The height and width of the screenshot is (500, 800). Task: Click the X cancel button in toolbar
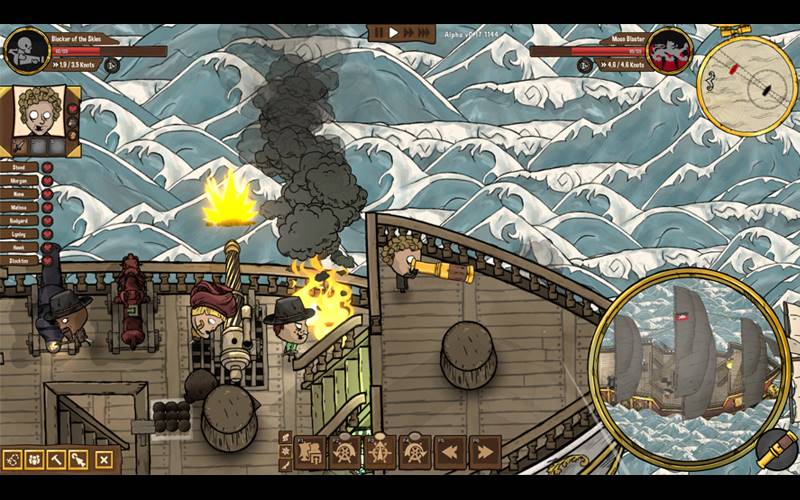pos(103,460)
